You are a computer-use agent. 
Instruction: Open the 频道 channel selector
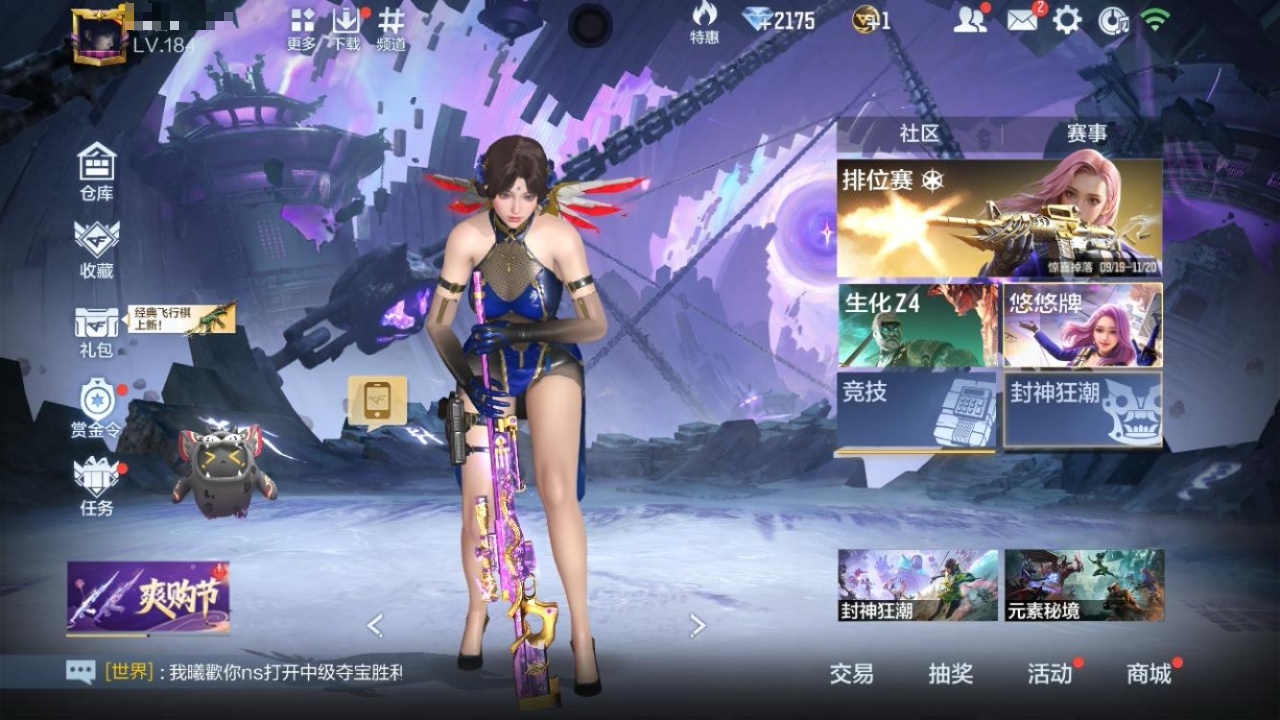point(391,29)
